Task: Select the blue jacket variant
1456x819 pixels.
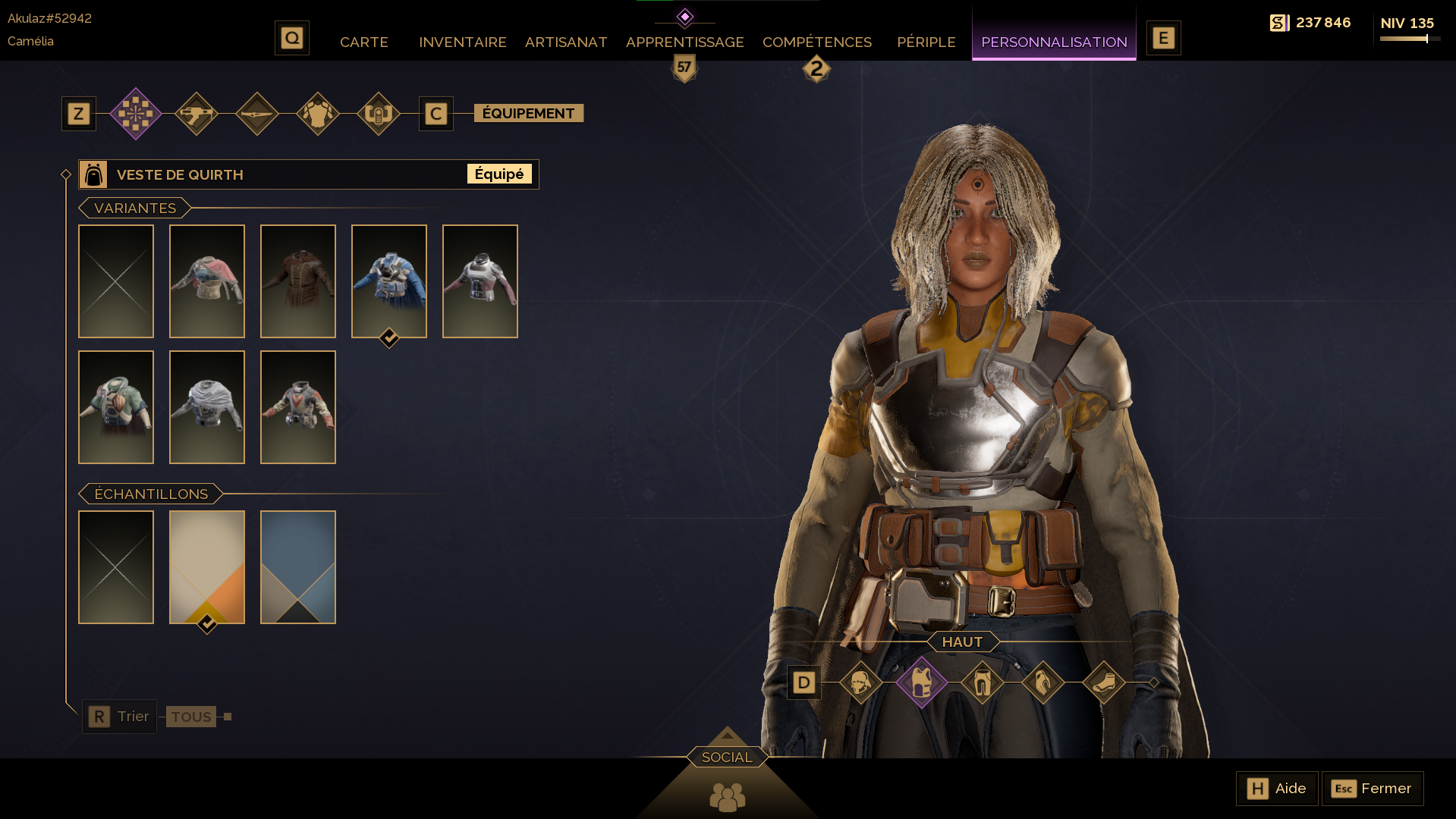Action: pyautogui.click(x=389, y=281)
